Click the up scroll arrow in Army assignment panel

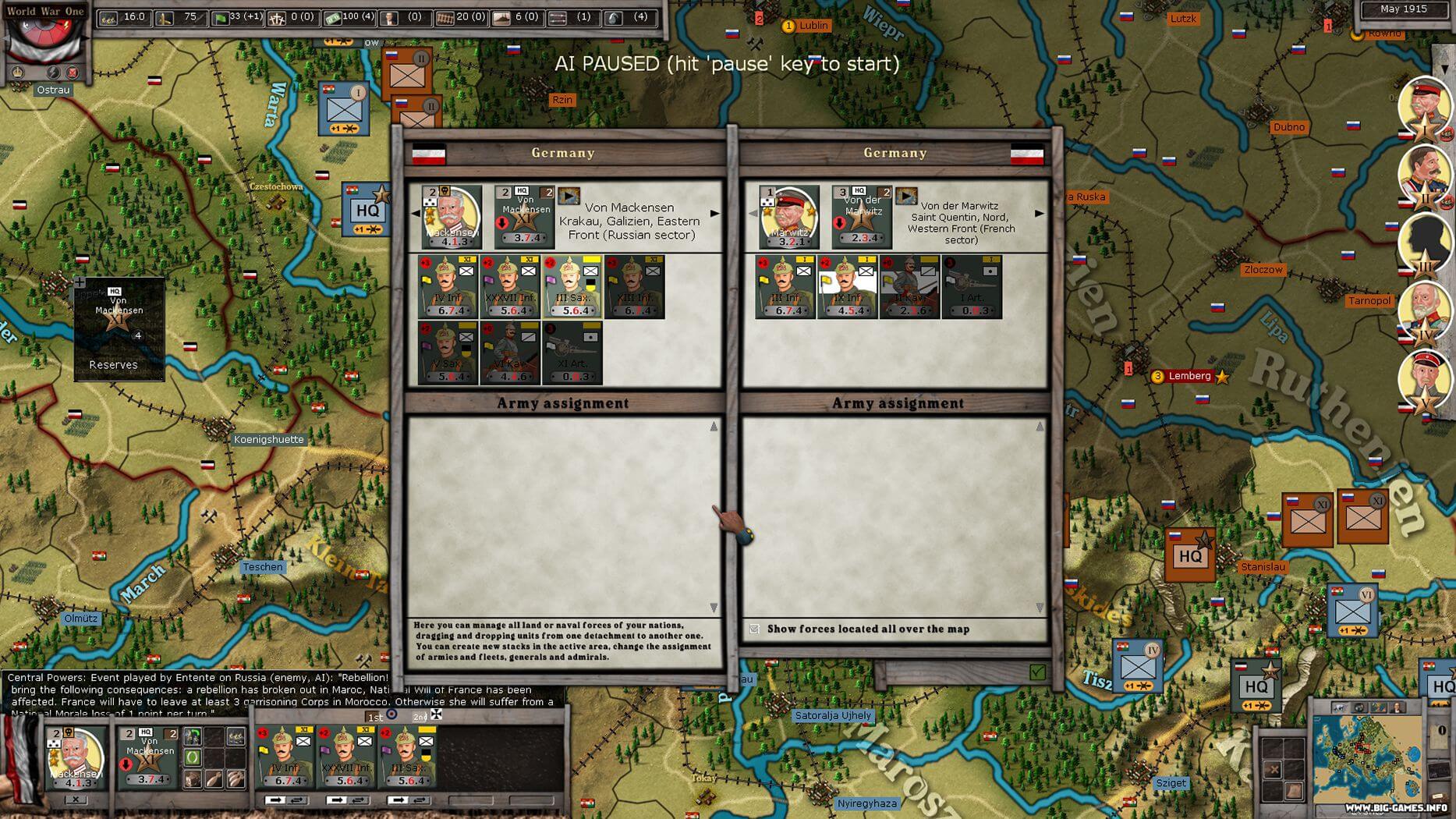pyautogui.click(x=712, y=425)
